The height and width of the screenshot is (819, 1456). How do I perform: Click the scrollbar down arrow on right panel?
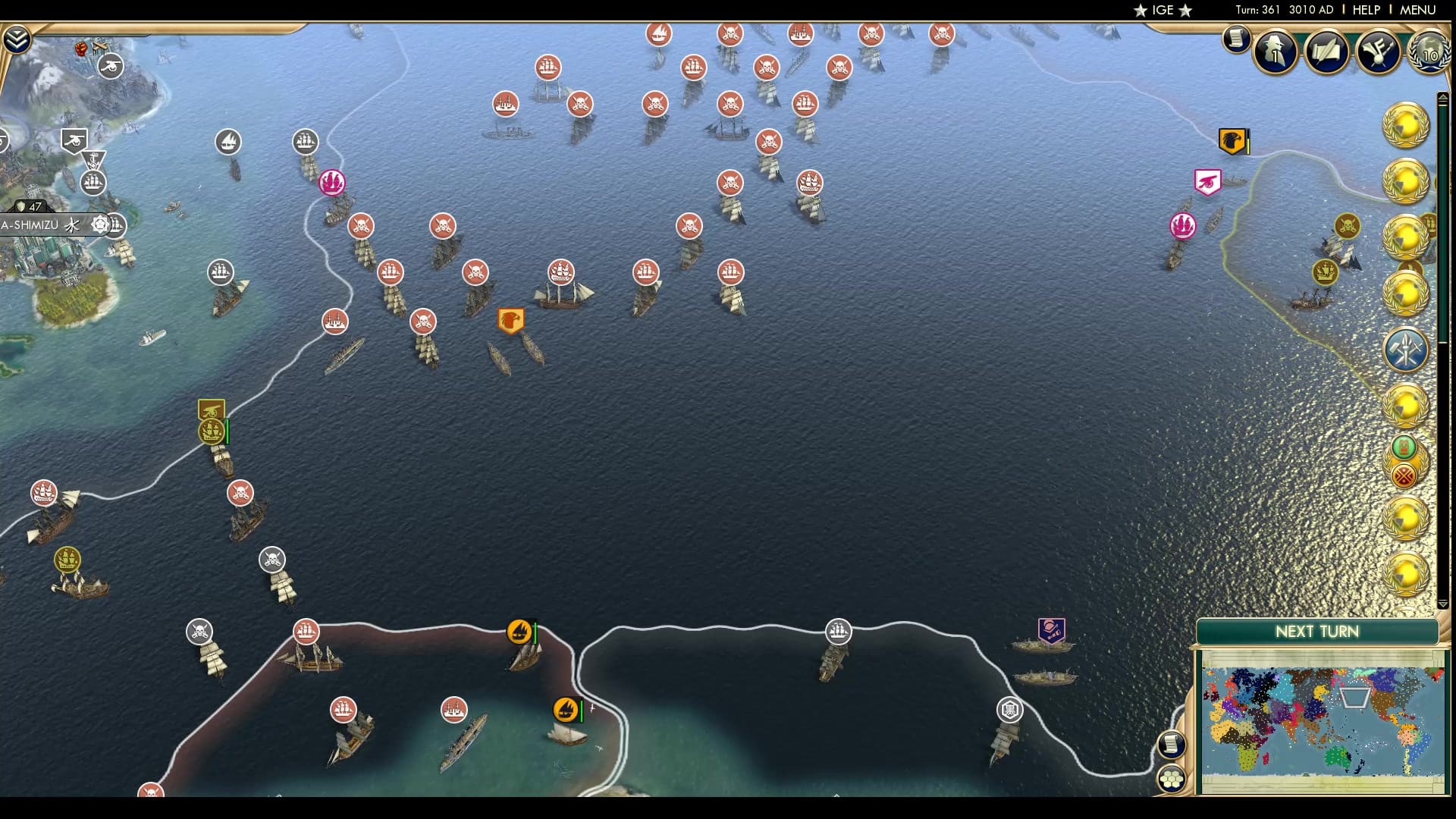pos(1443,602)
